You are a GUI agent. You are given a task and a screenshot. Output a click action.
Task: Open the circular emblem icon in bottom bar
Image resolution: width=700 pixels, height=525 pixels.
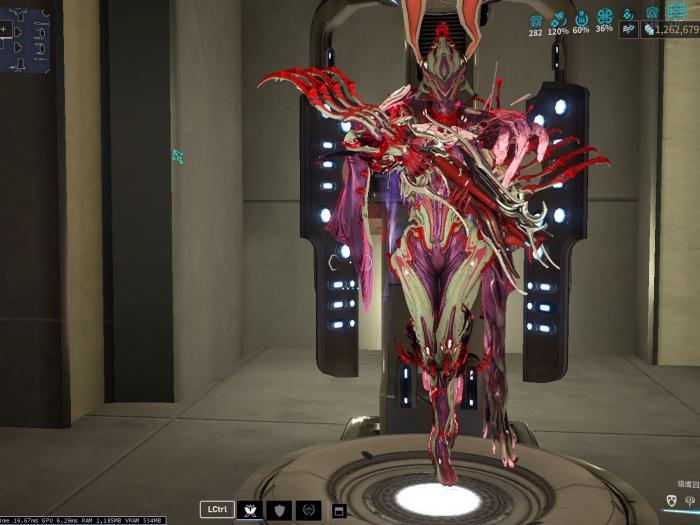tap(309, 510)
